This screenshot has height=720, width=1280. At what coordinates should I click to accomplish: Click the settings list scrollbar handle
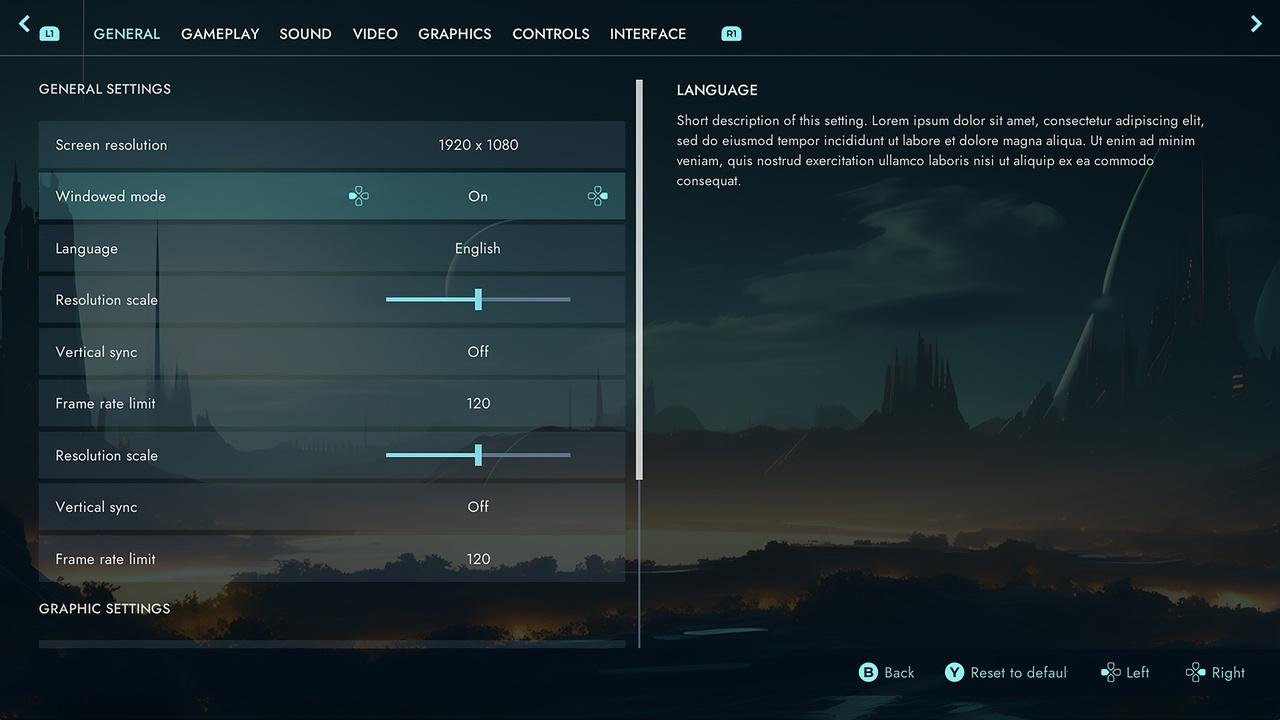coord(640,280)
